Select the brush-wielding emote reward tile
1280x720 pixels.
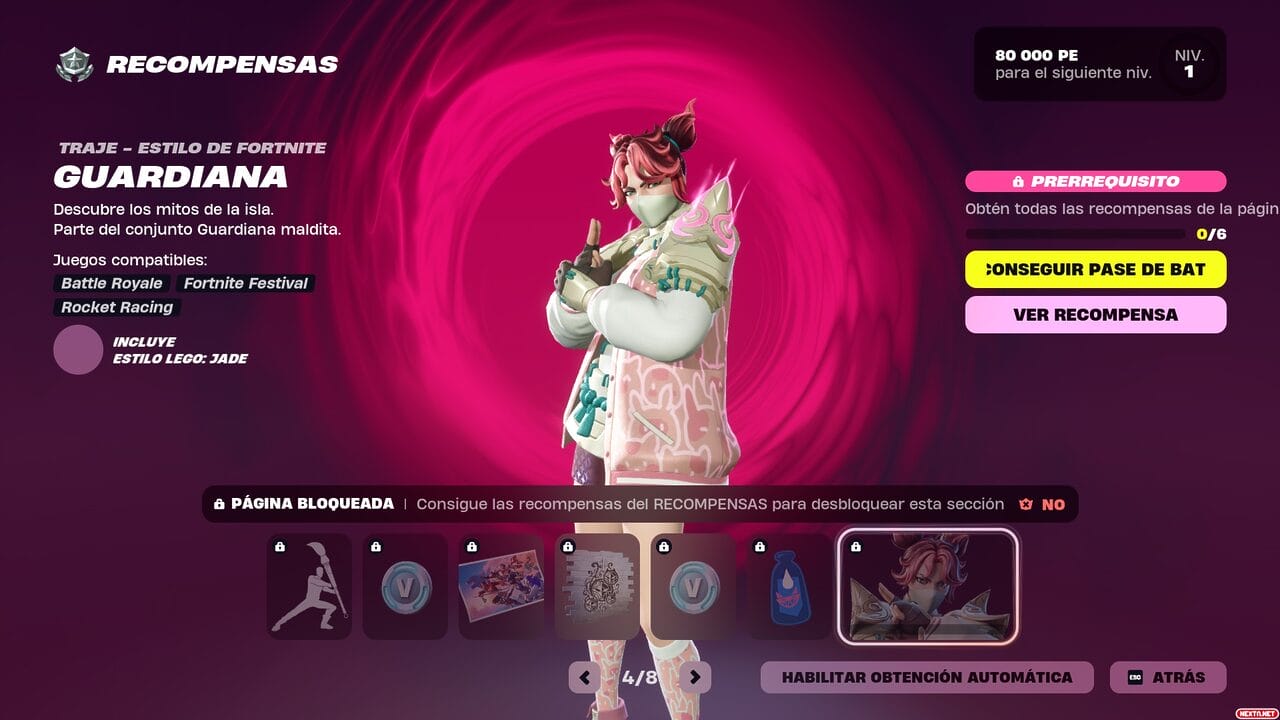[309, 586]
